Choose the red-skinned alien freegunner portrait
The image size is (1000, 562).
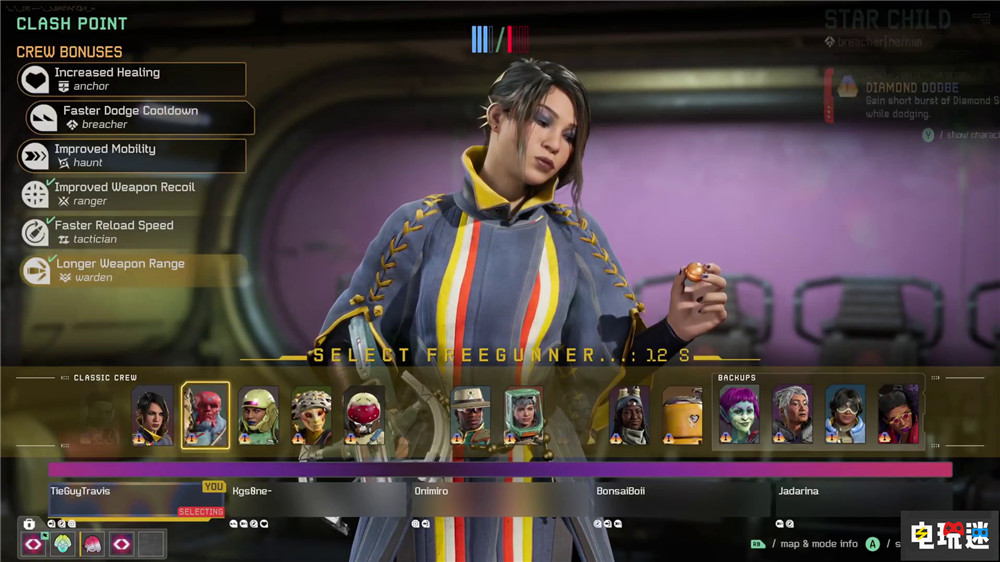click(x=206, y=414)
